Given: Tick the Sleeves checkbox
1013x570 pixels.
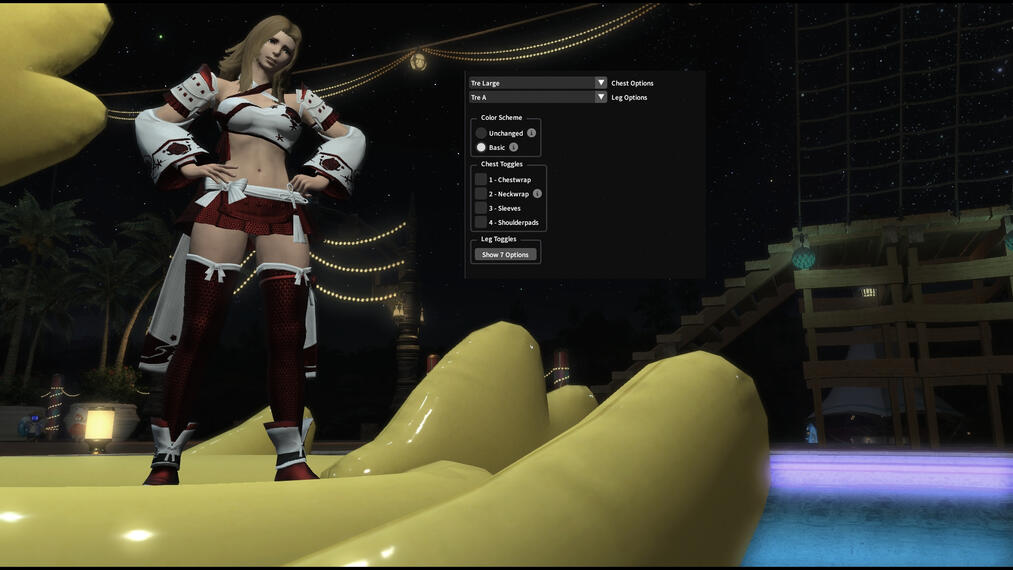Looking at the screenshot, I should tap(481, 208).
